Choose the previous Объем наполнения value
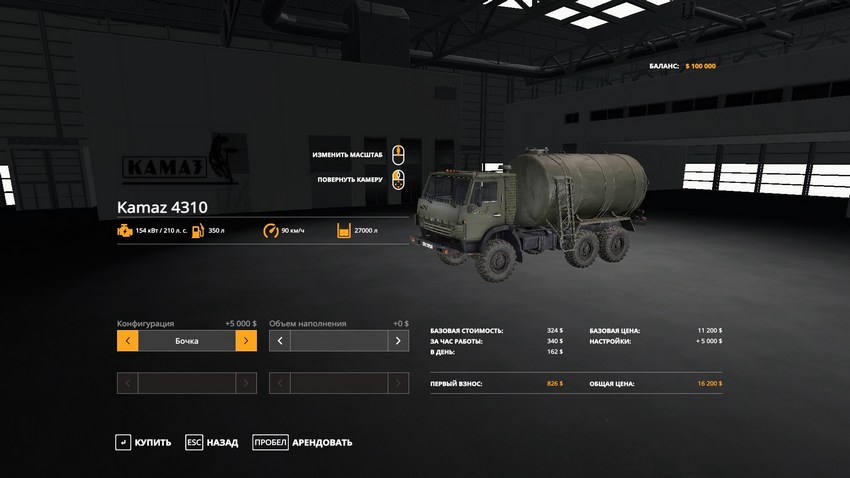The height and width of the screenshot is (478, 850). point(280,341)
